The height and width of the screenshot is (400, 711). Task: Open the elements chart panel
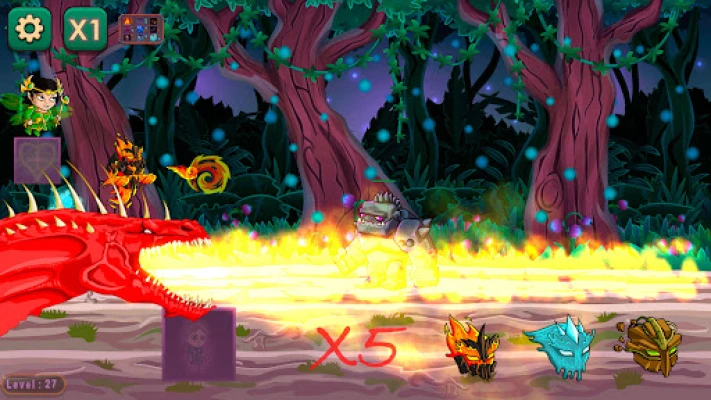140,29
